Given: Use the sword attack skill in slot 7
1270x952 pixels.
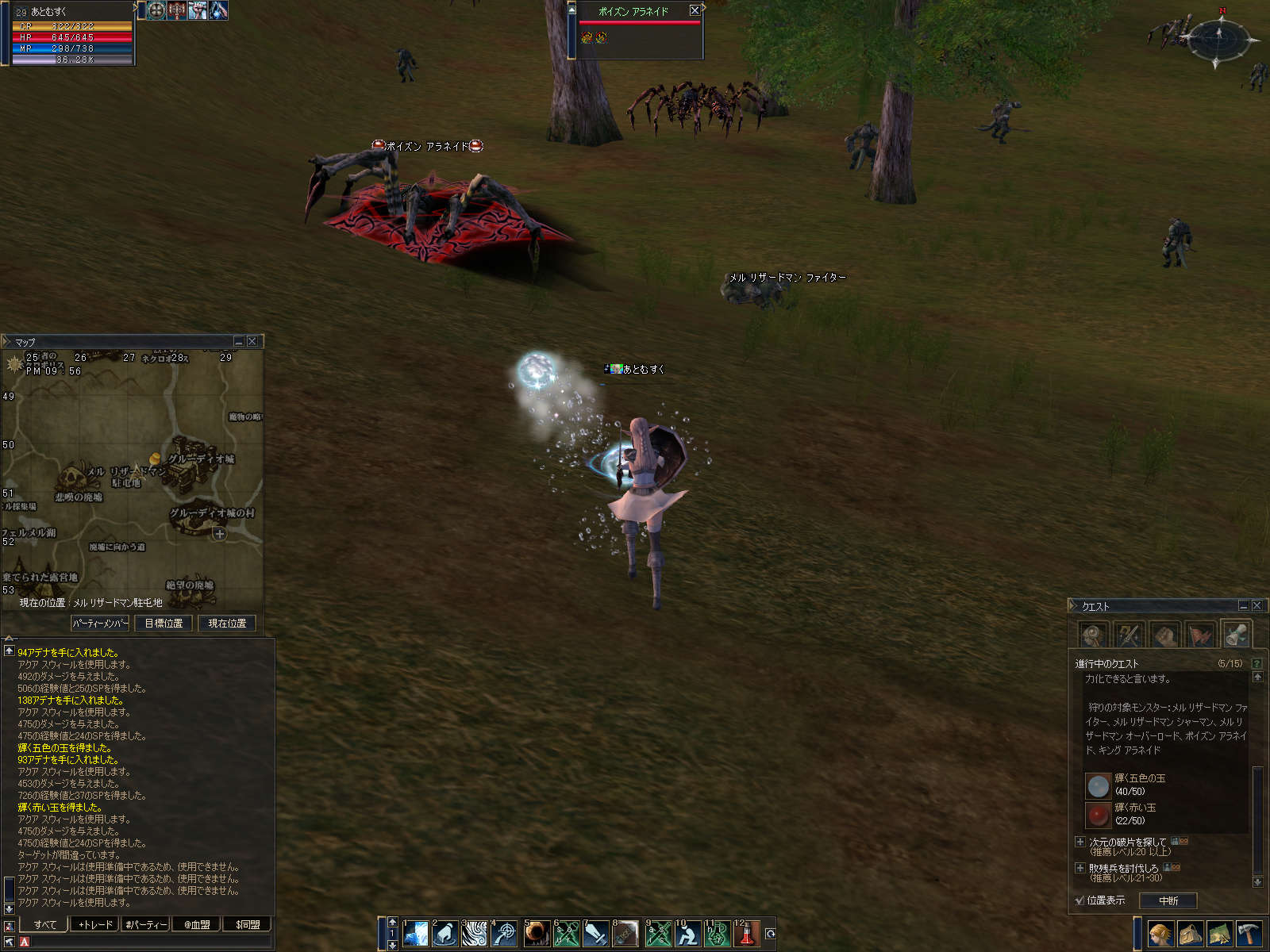Looking at the screenshot, I should (x=595, y=934).
